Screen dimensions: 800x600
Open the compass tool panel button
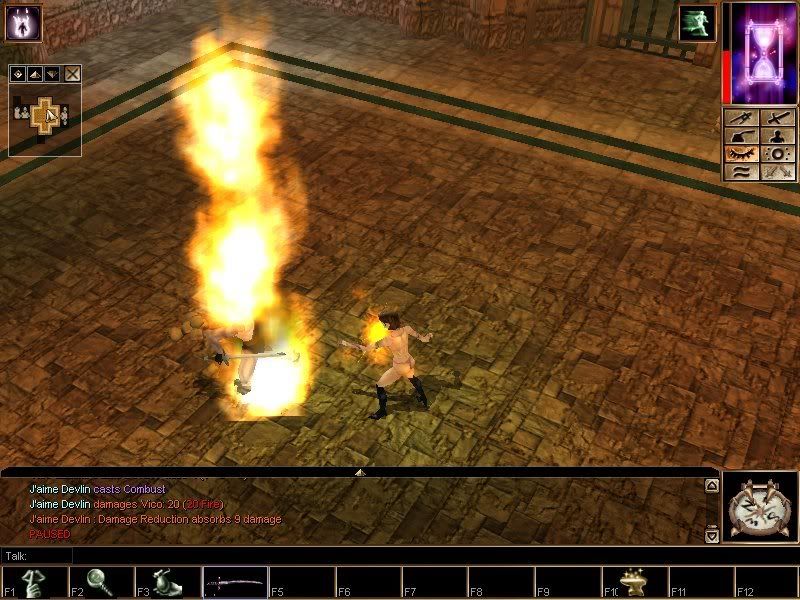click(741, 119)
